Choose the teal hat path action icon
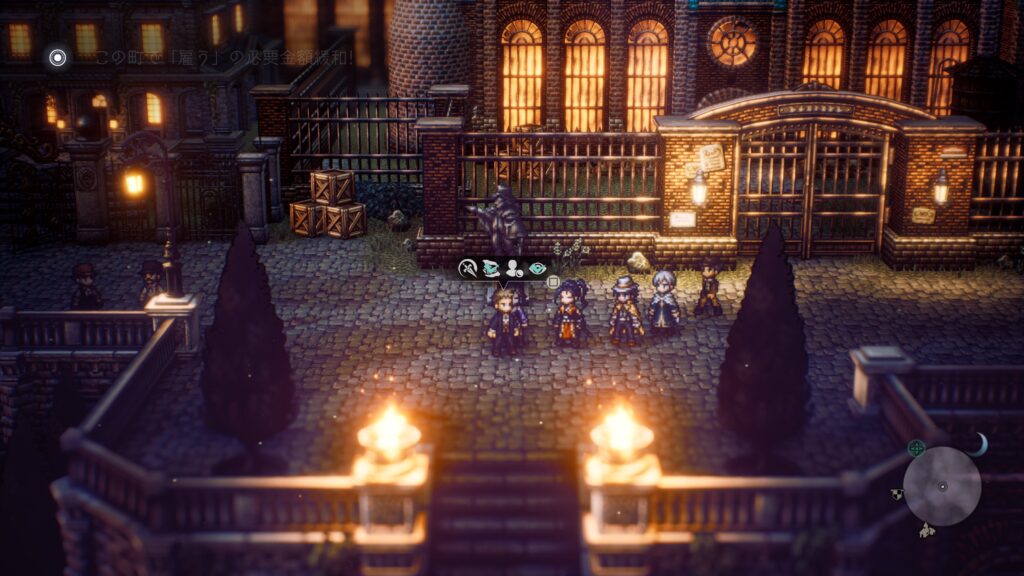This screenshot has height=576, width=1024. pos(491,268)
